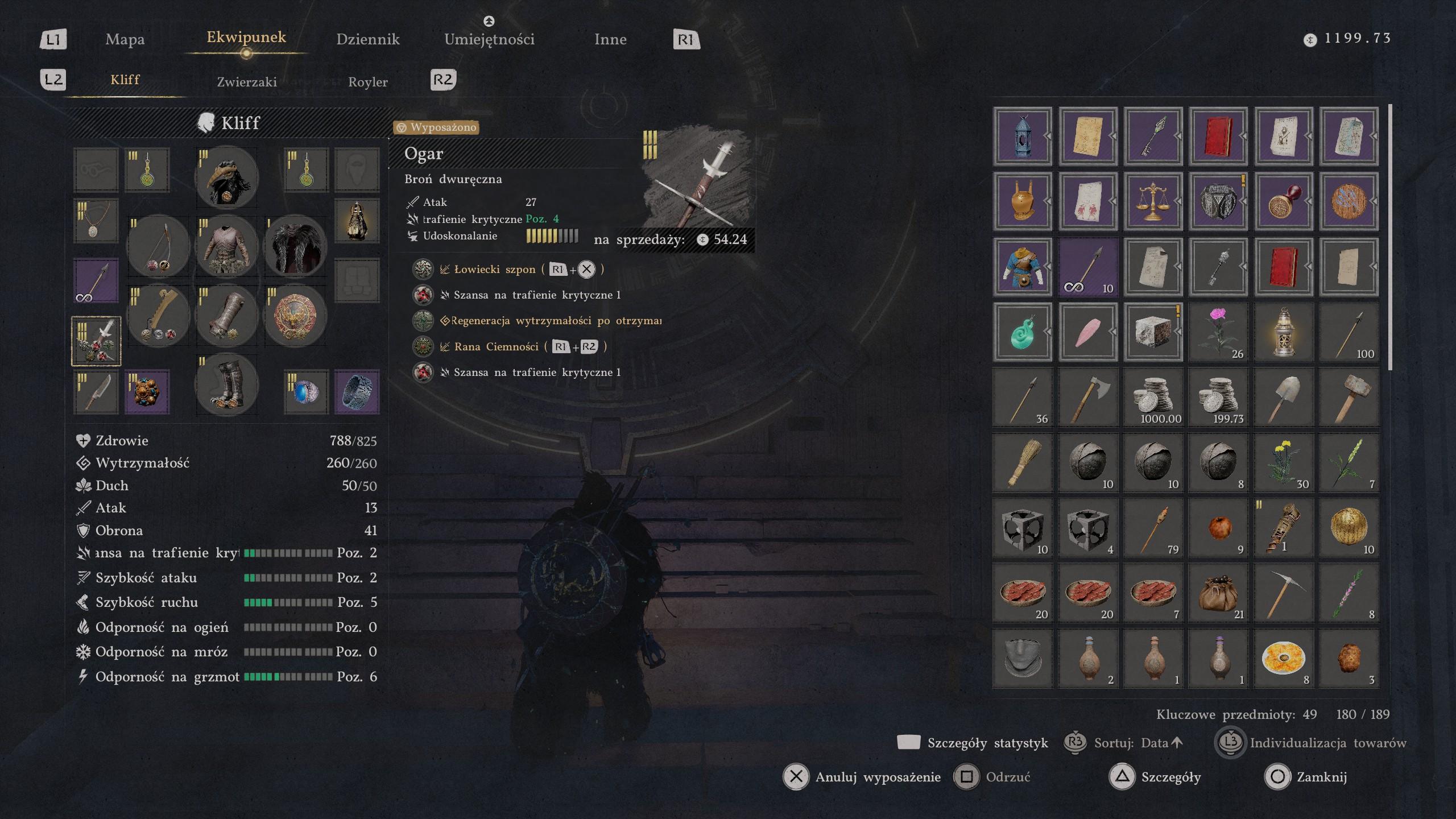Select the plague doctor mask helmet slot
Screen dimensions: 1456x819
point(226,177)
